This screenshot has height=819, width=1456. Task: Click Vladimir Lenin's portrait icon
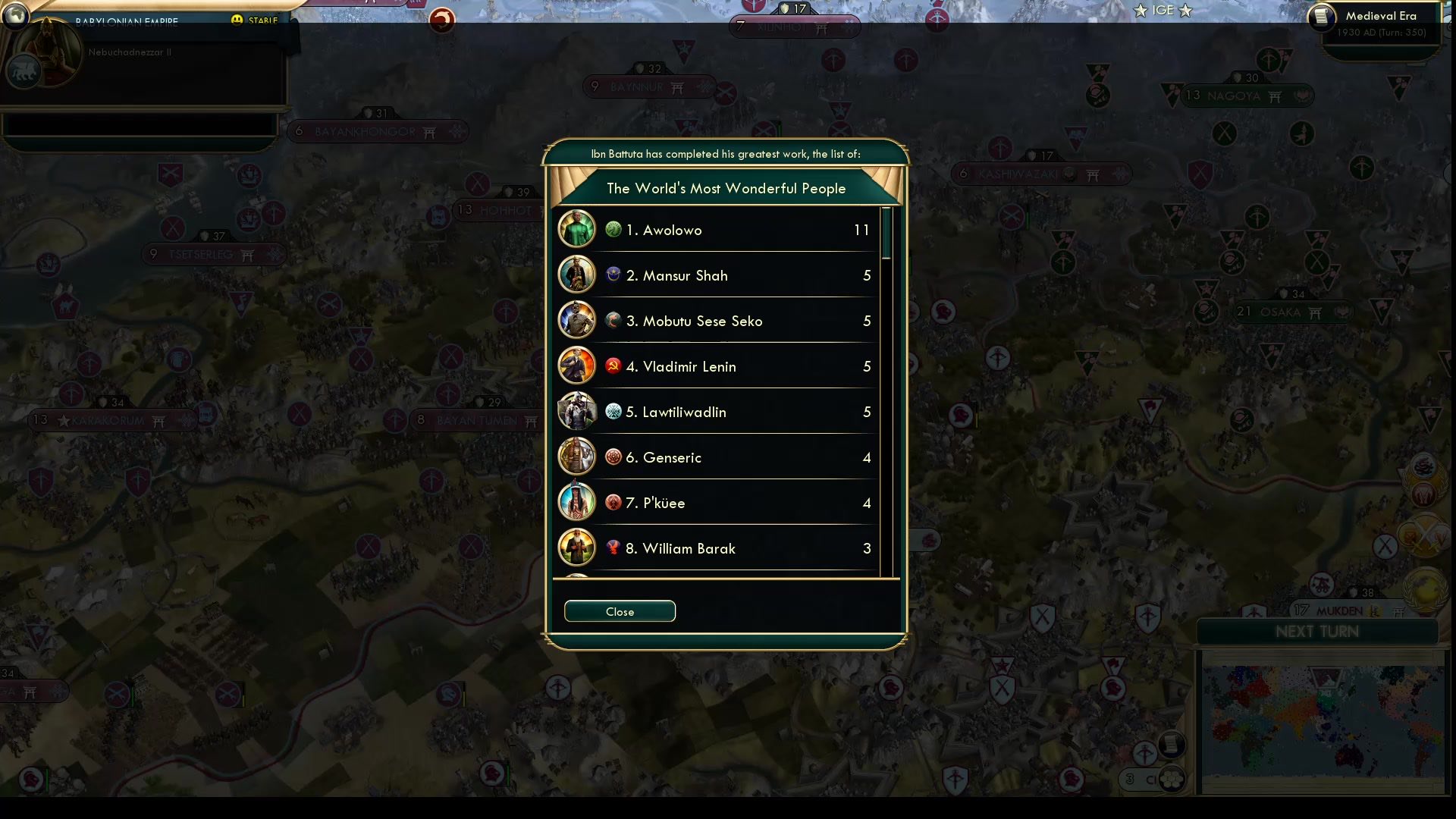(x=576, y=365)
